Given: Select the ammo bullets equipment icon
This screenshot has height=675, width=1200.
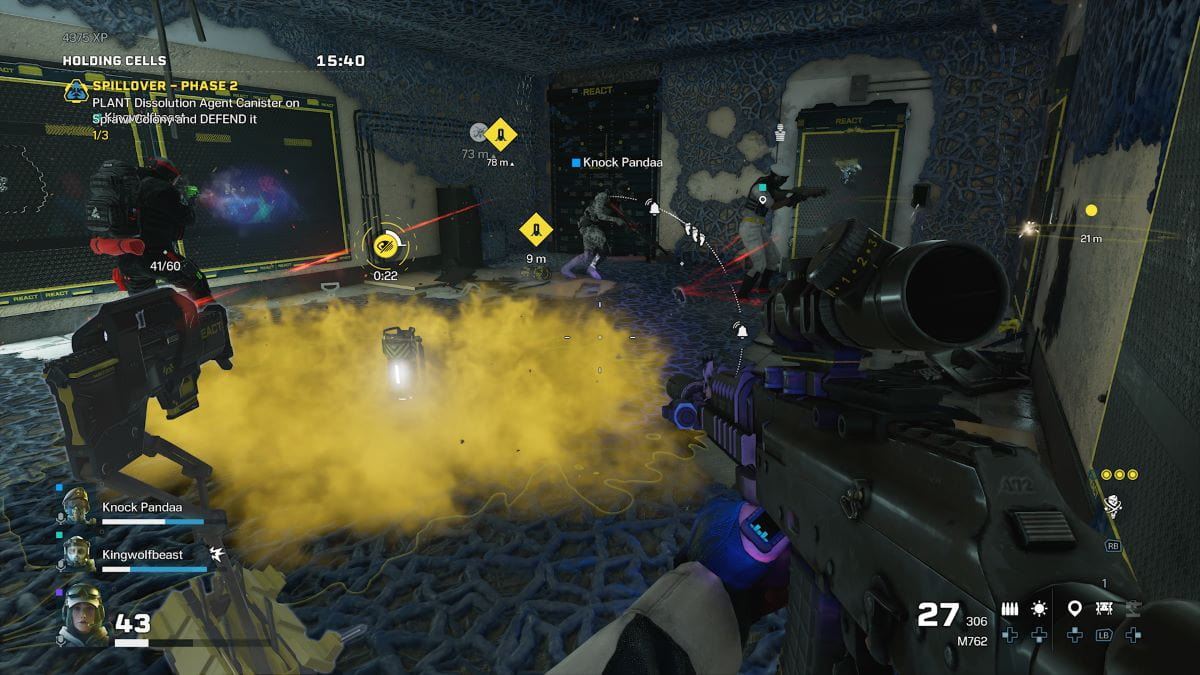Looking at the screenshot, I should pyautogui.click(x=1011, y=608).
